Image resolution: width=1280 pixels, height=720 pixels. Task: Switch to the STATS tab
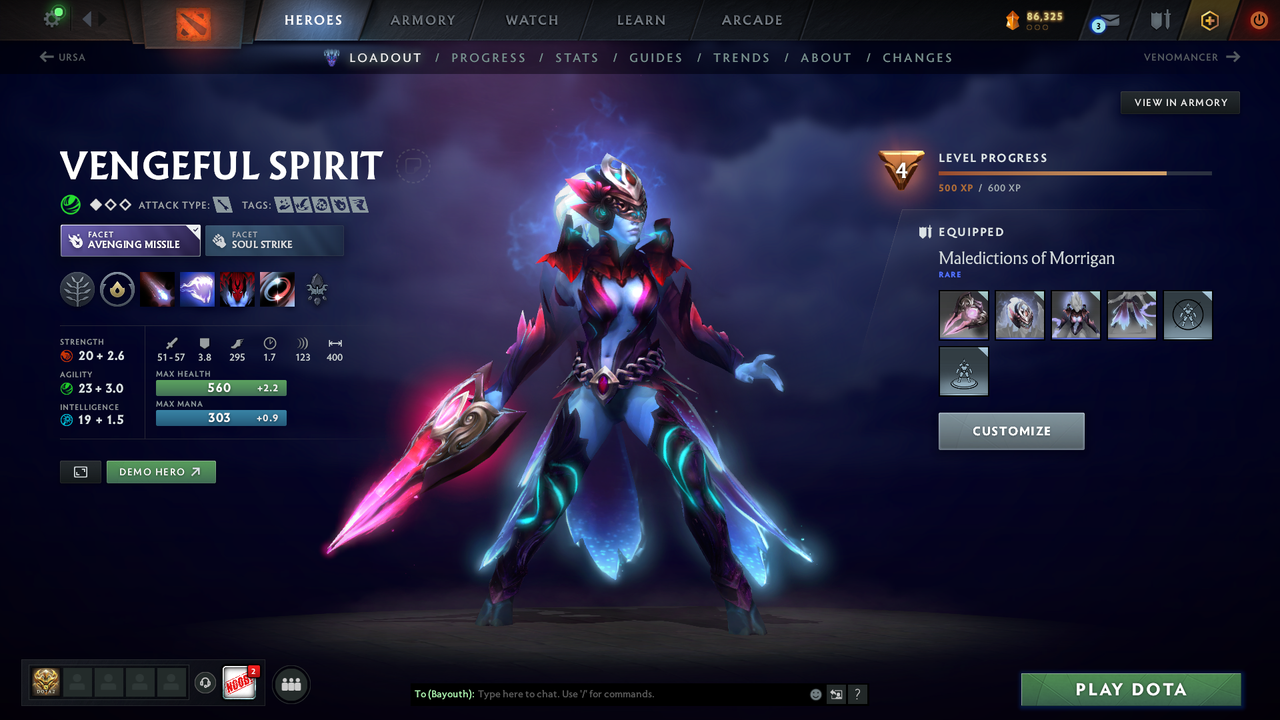[577, 57]
